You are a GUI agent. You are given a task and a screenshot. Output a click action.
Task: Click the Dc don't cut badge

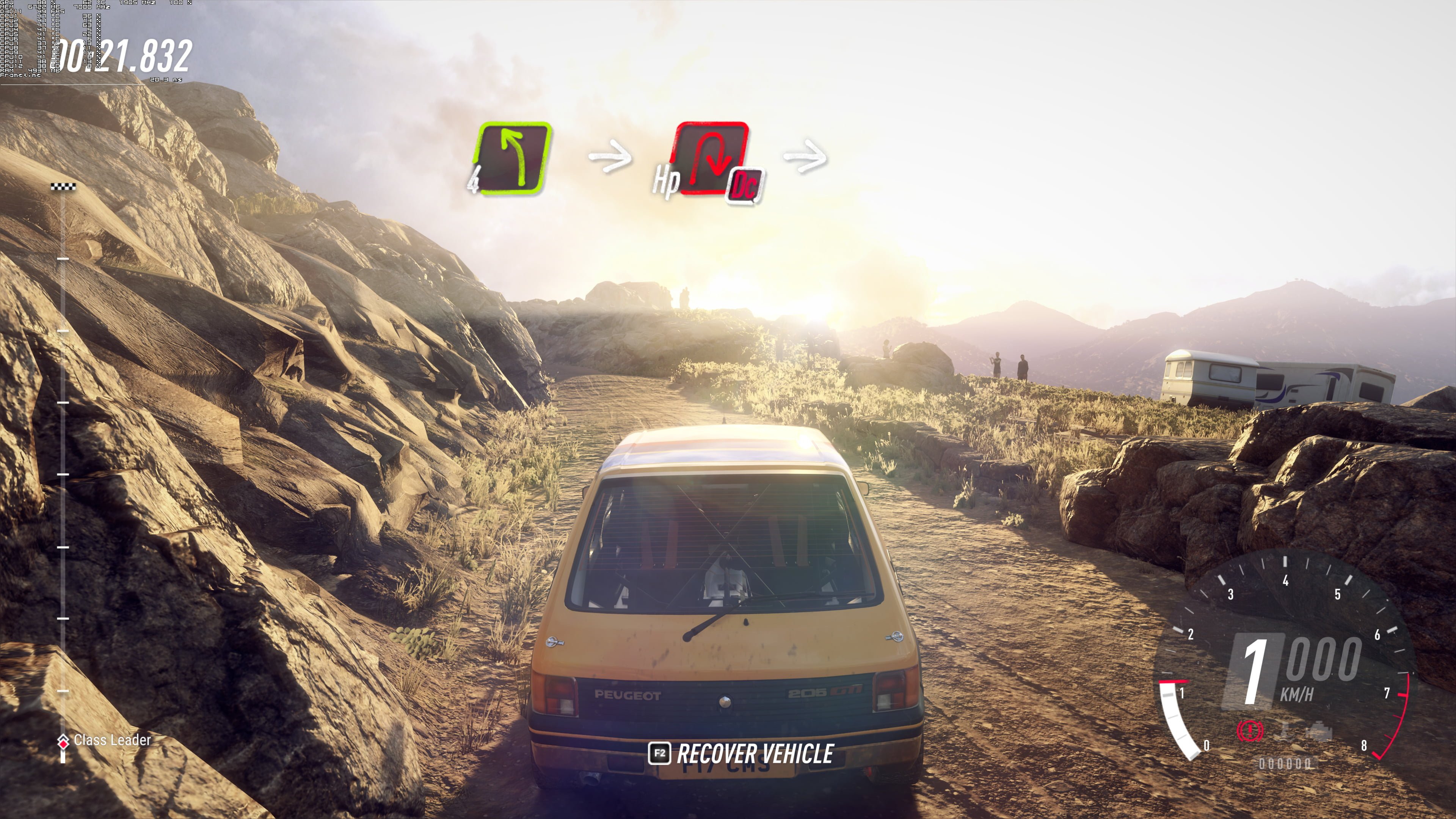pyautogui.click(x=744, y=185)
